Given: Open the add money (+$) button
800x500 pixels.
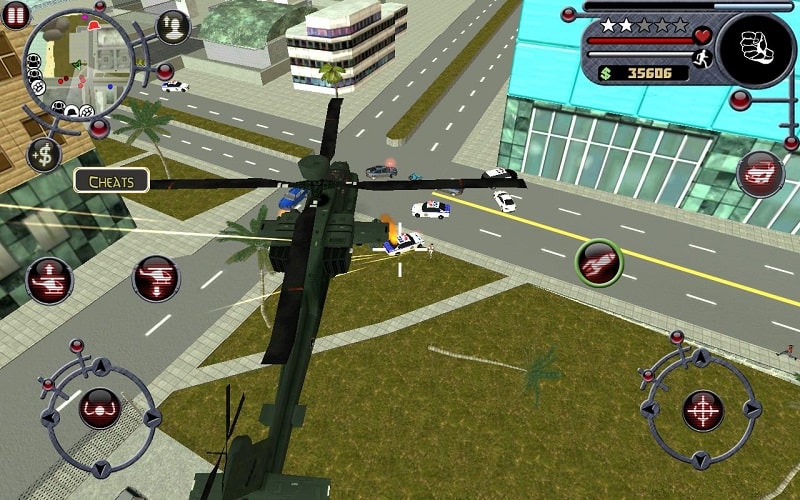Looking at the screenshot, I should pyautogui.click(x=44, y=154).
